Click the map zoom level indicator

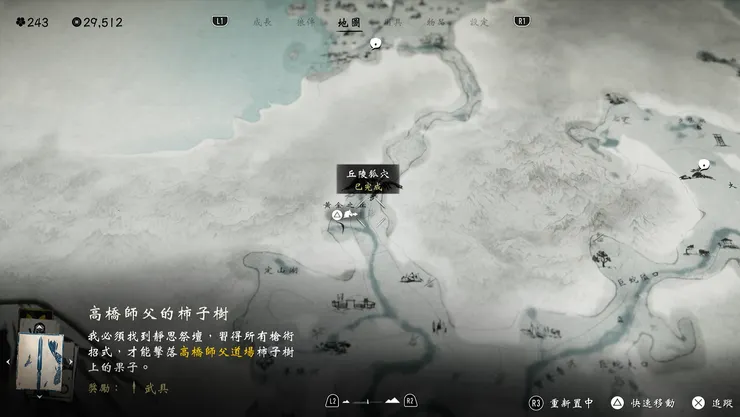coord(369,401)
